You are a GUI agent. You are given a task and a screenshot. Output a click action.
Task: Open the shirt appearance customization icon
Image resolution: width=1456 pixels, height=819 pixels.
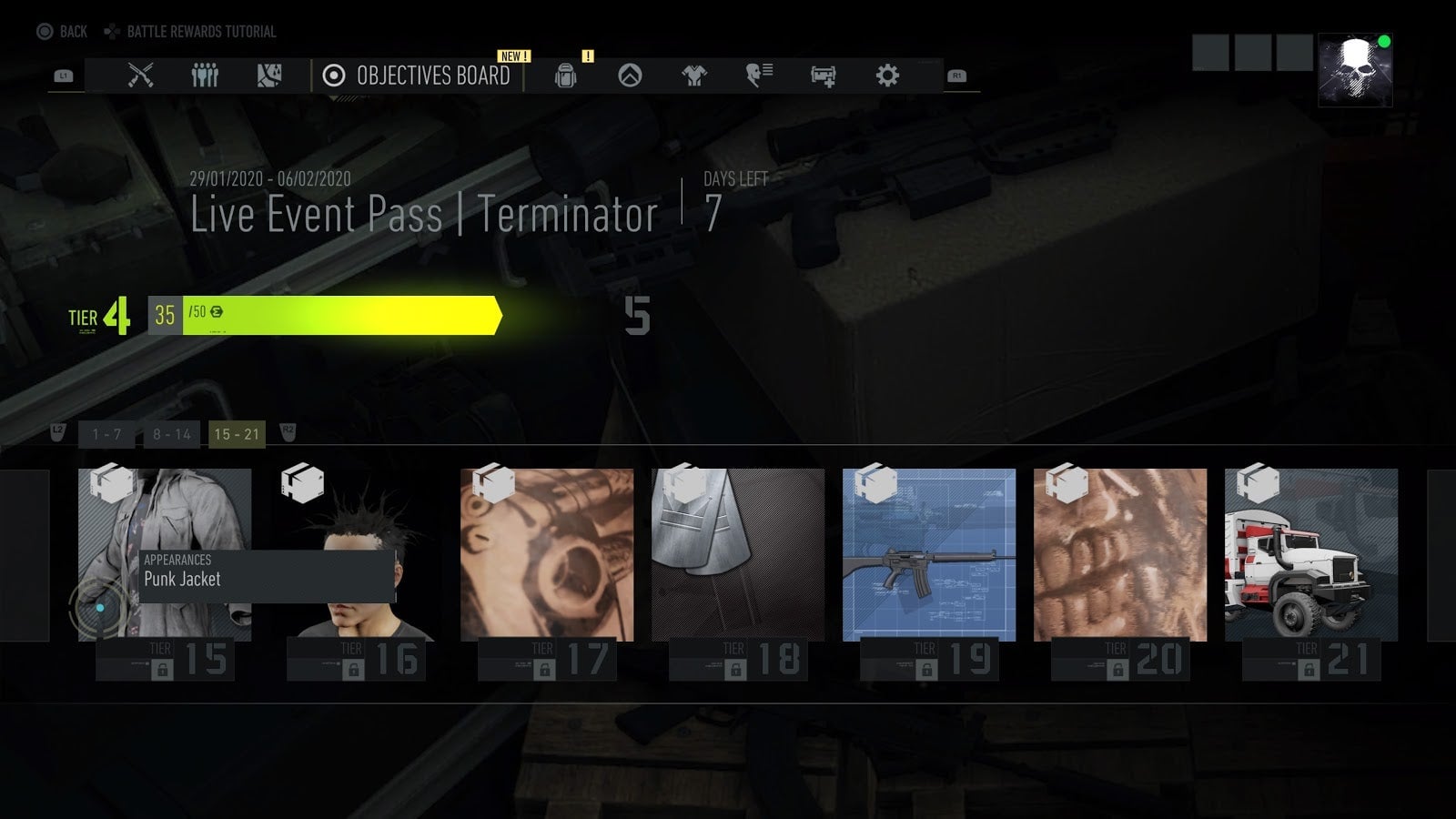(x=693, y=76)
